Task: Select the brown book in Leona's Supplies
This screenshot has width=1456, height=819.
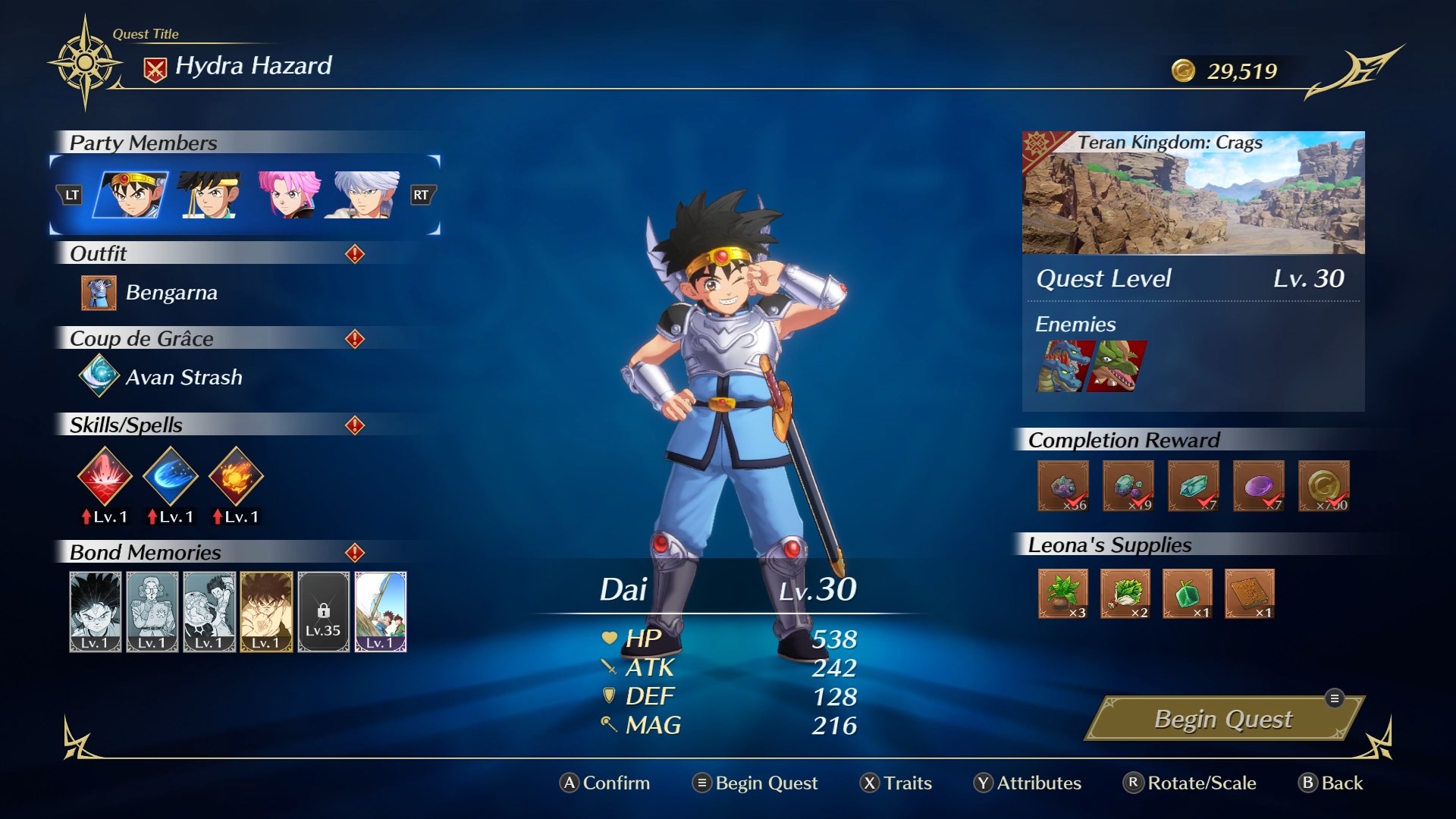Action: (1249, 594)
